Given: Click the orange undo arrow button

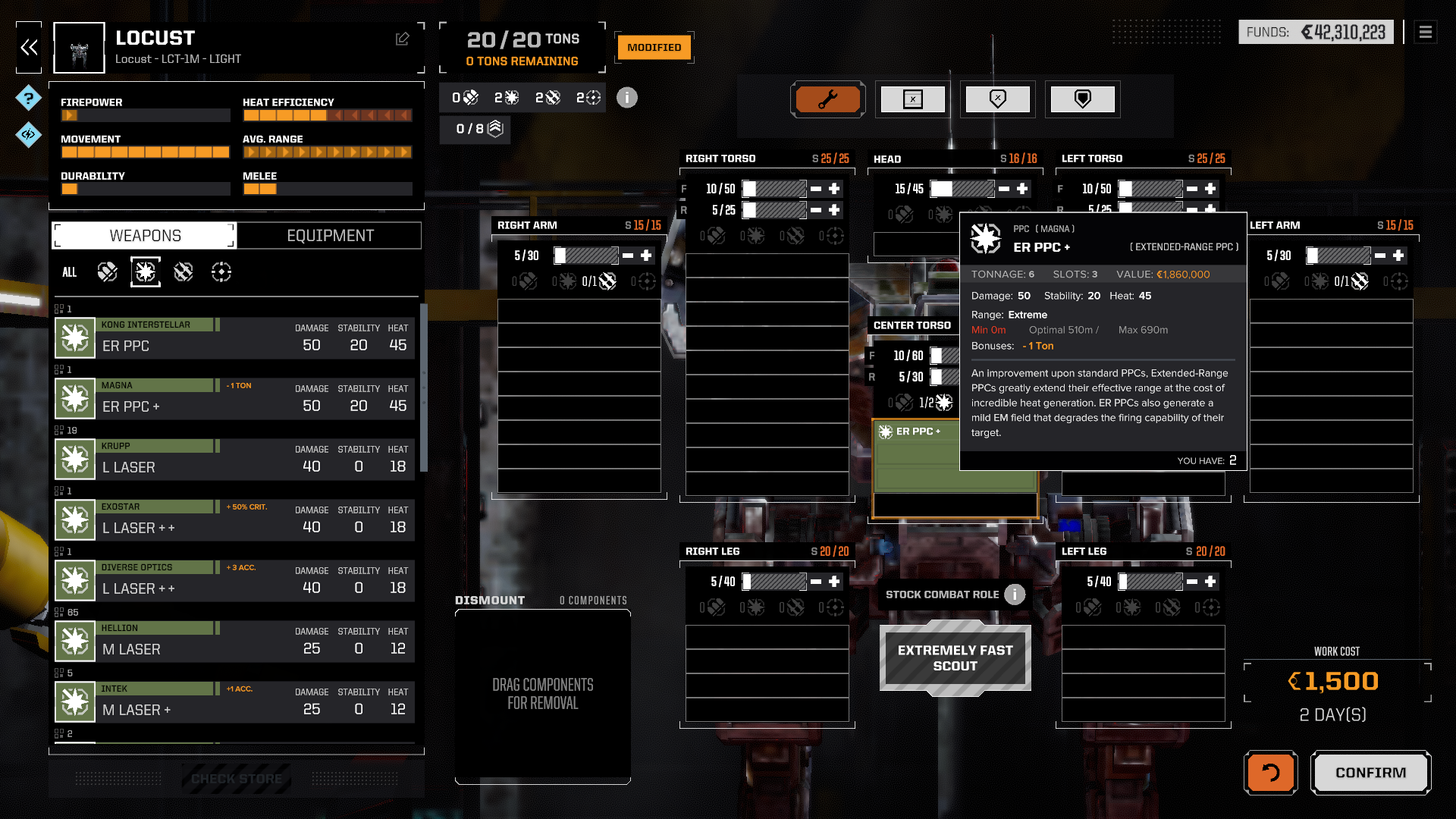Looking at the screenshot, I should pos(1270,773).
